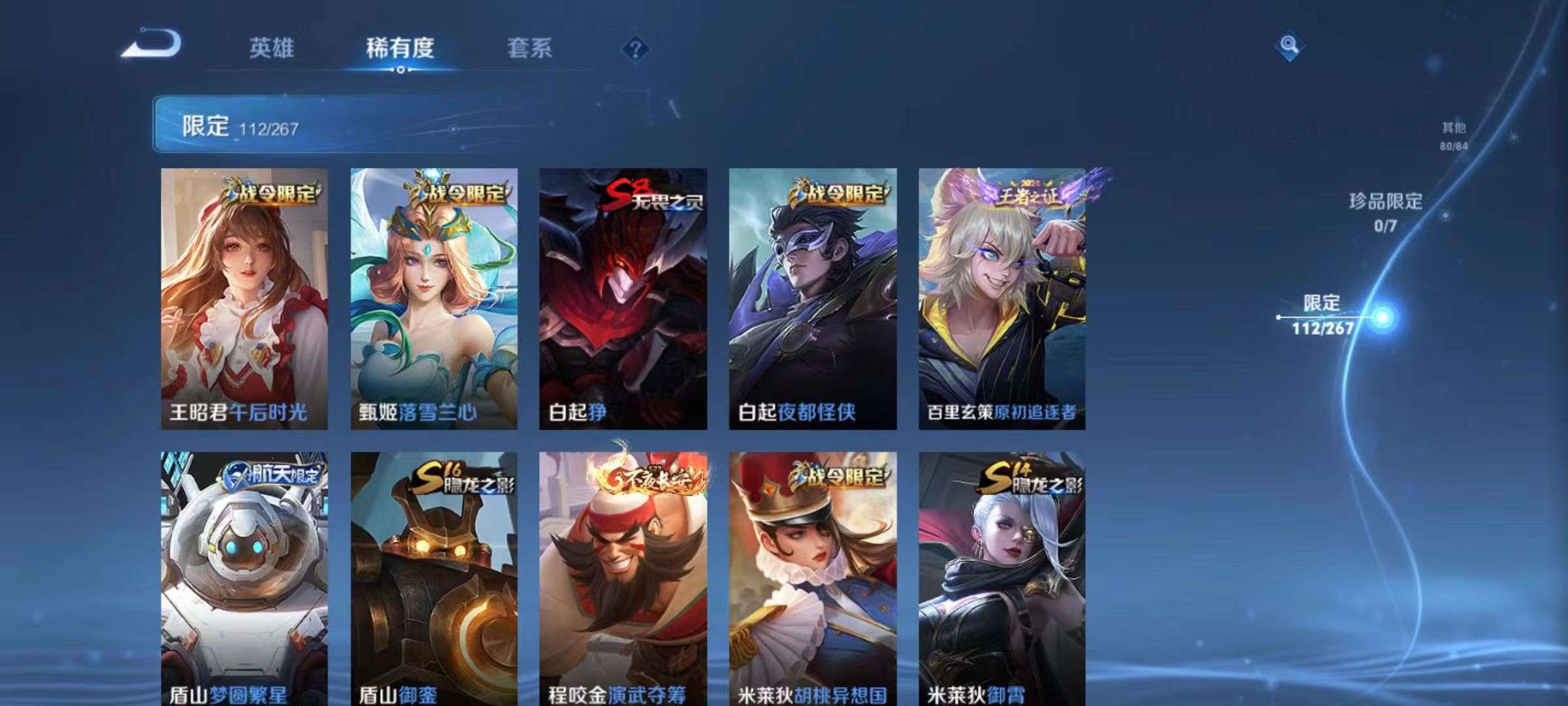Open the 套系 tab
Viewport: 1568px width, 706px height.
pos(529,48)
